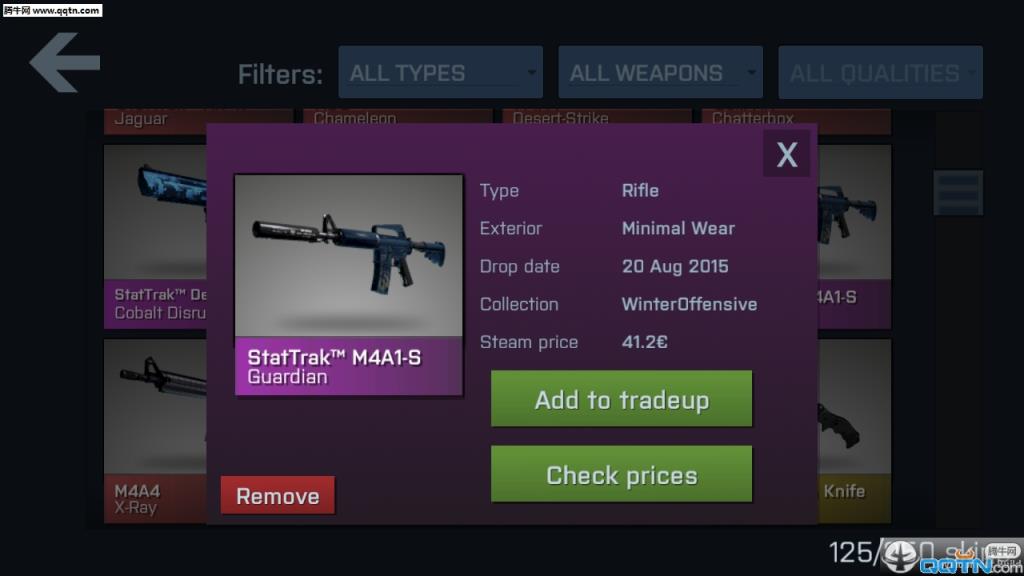The image size is (1024, 576).
Task: Add the M4A1-S Guardian to tradeup
Action: pos(621,400)
